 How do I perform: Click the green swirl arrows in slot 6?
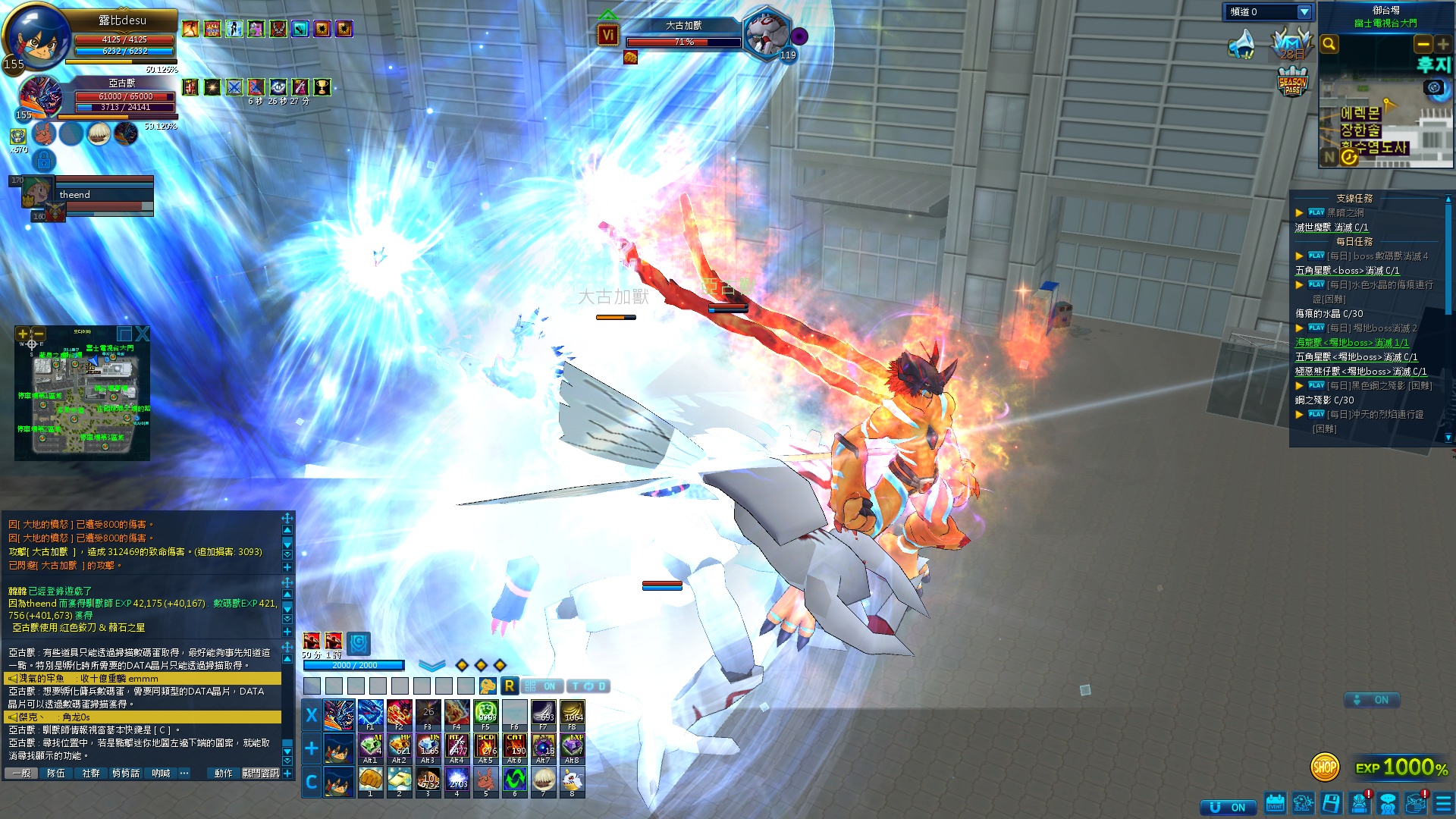pos(514,780)
